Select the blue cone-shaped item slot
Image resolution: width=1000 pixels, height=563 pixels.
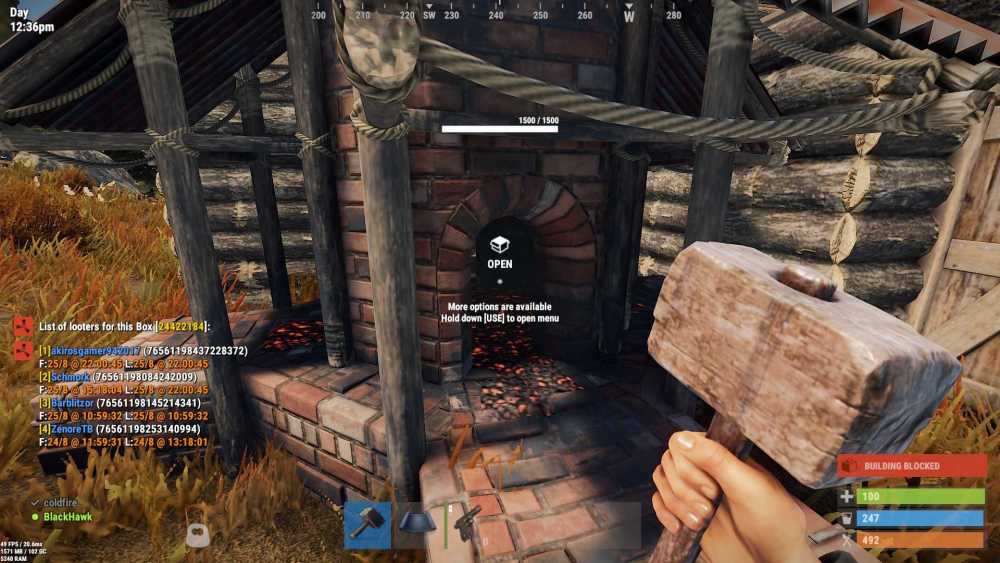pyautogui.click(x=417, y=525)
